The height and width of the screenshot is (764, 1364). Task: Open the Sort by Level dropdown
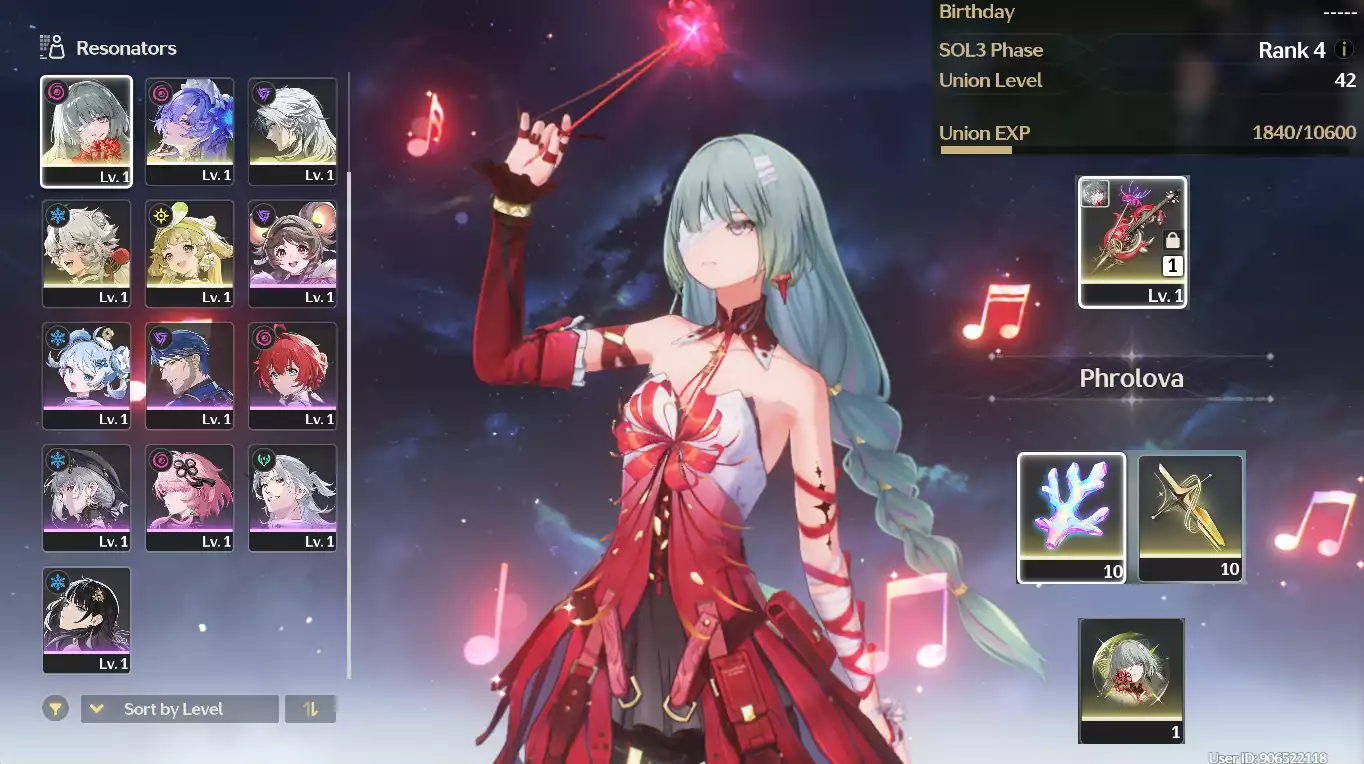coord(179,709)
